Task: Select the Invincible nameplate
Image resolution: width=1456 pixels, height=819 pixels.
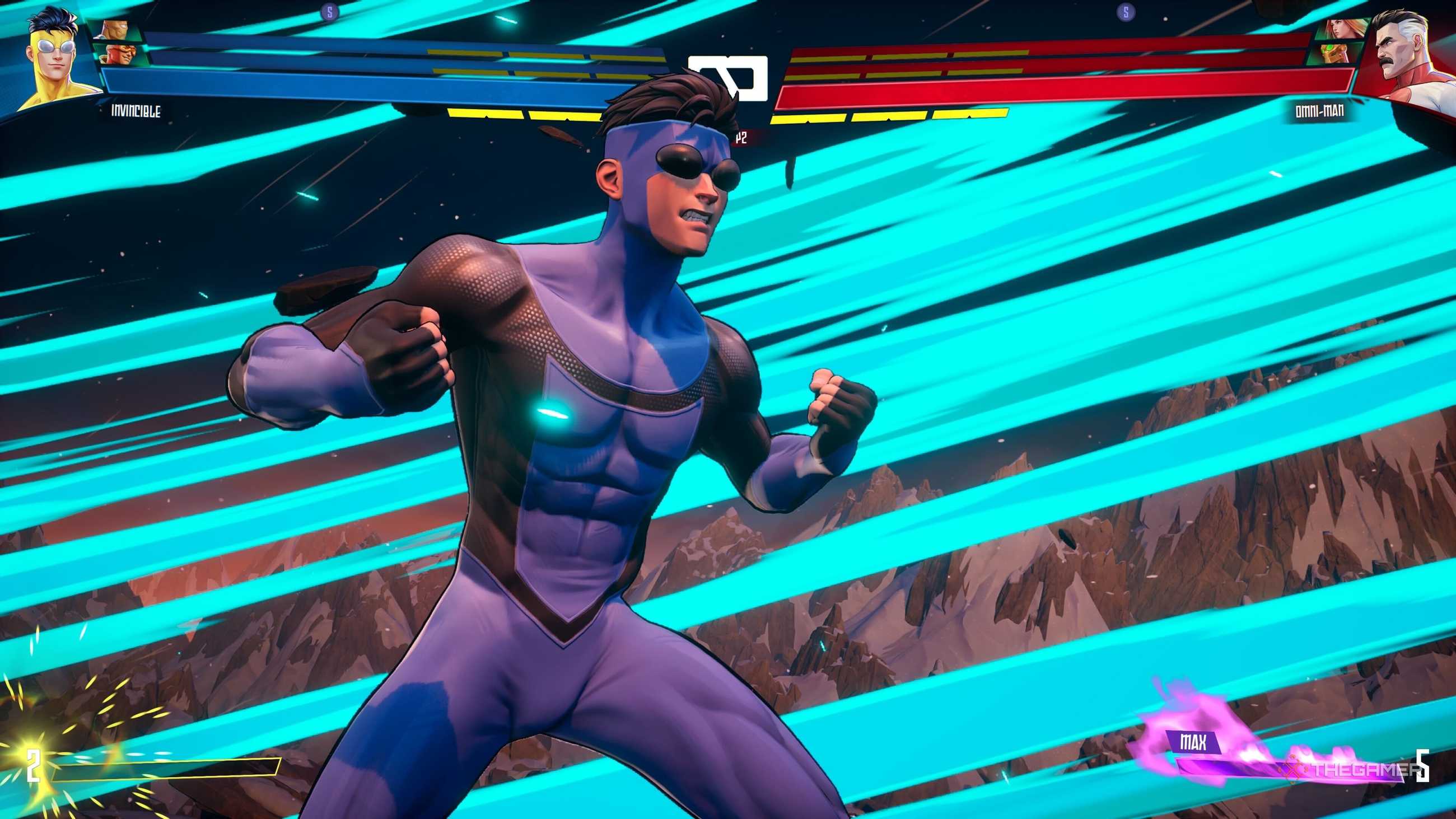Action: [135, 112]
